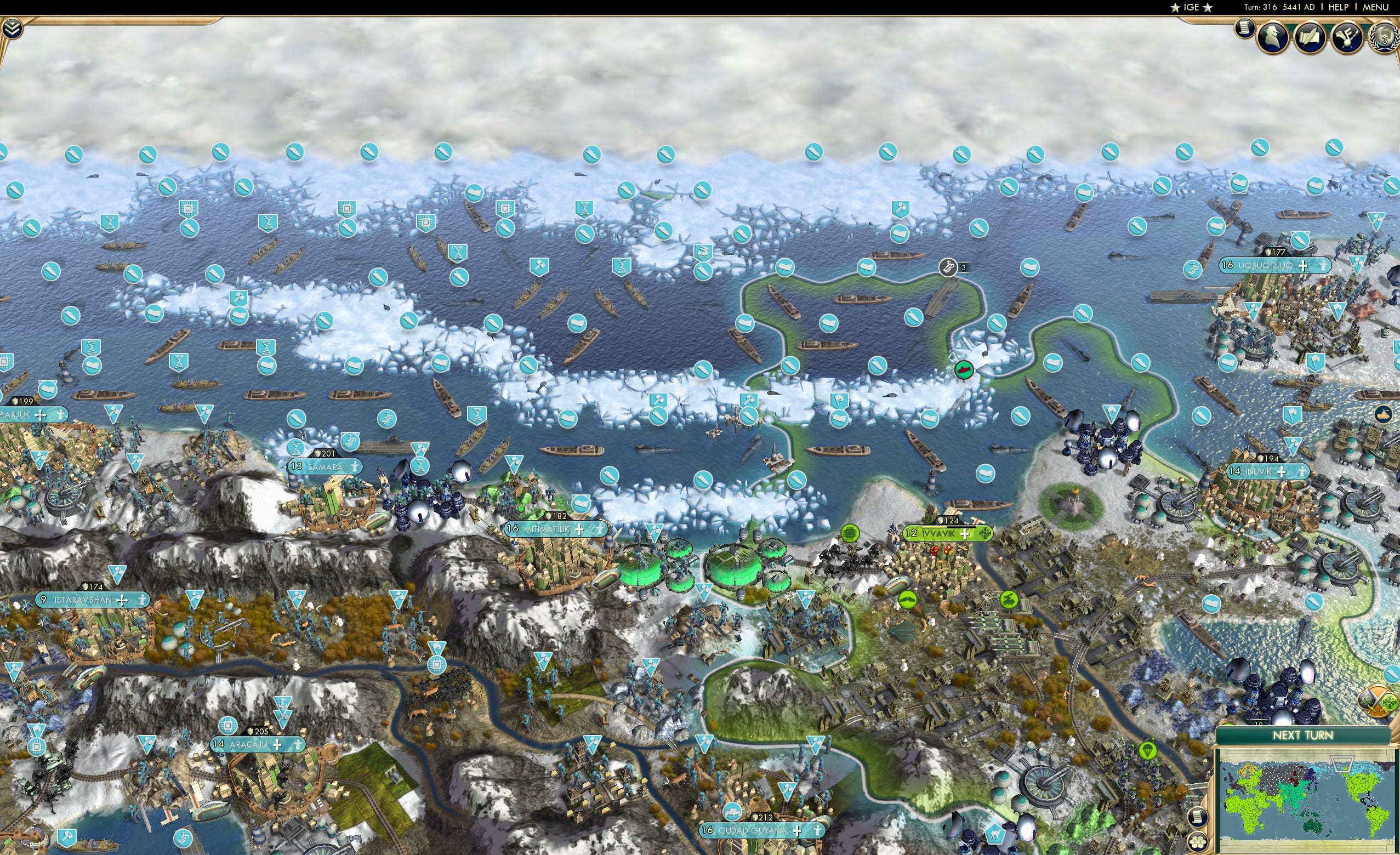Image resolution: width=1400 pixels, height=855 pixels.
Task: Open the Culture victory overview icon
Action: pos(1348,37)
